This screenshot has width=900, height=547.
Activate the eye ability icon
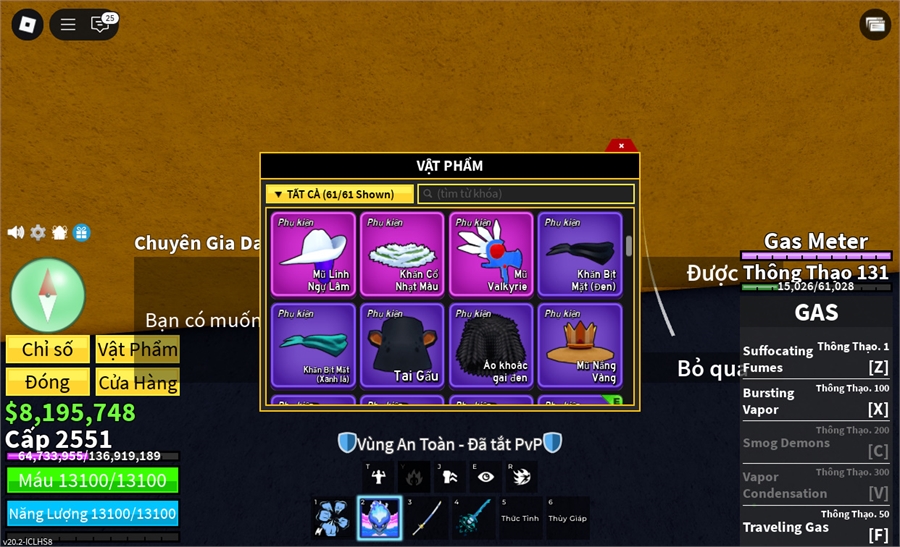(x=485, y=477)
